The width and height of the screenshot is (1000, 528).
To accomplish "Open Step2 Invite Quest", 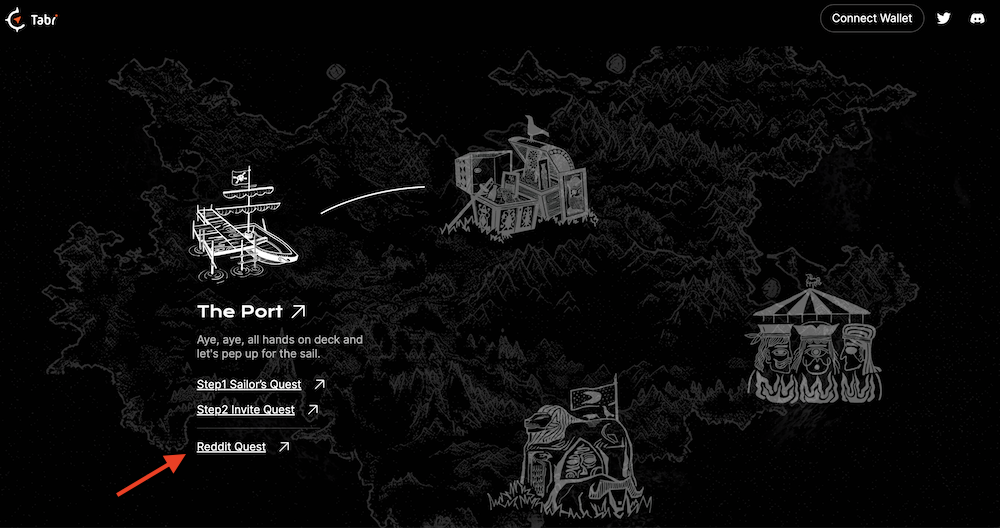I will (x=246, y=410).
